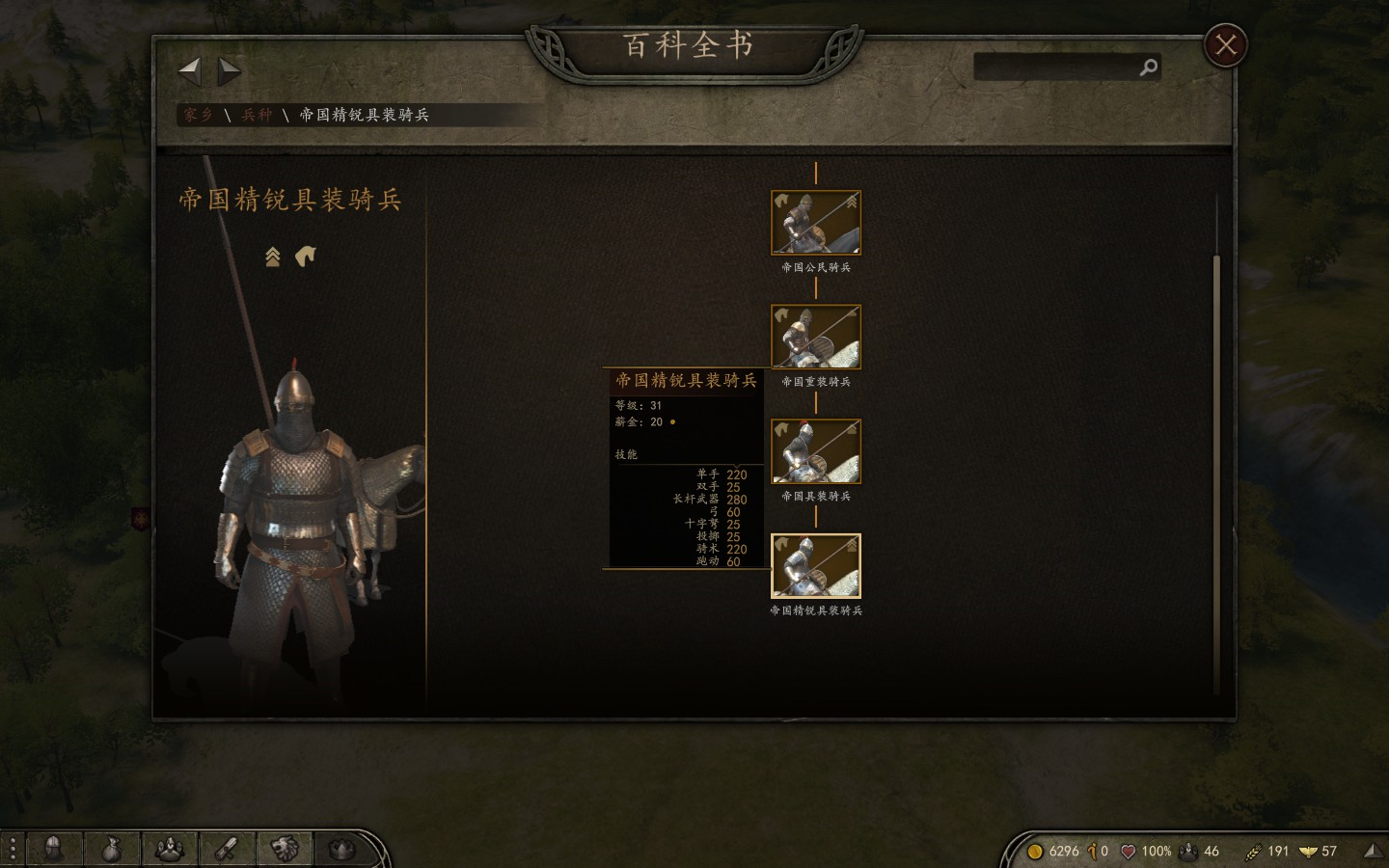Open the kingdom crown icon
Viewport: 1389px width, 868px height.
point(340,850)
